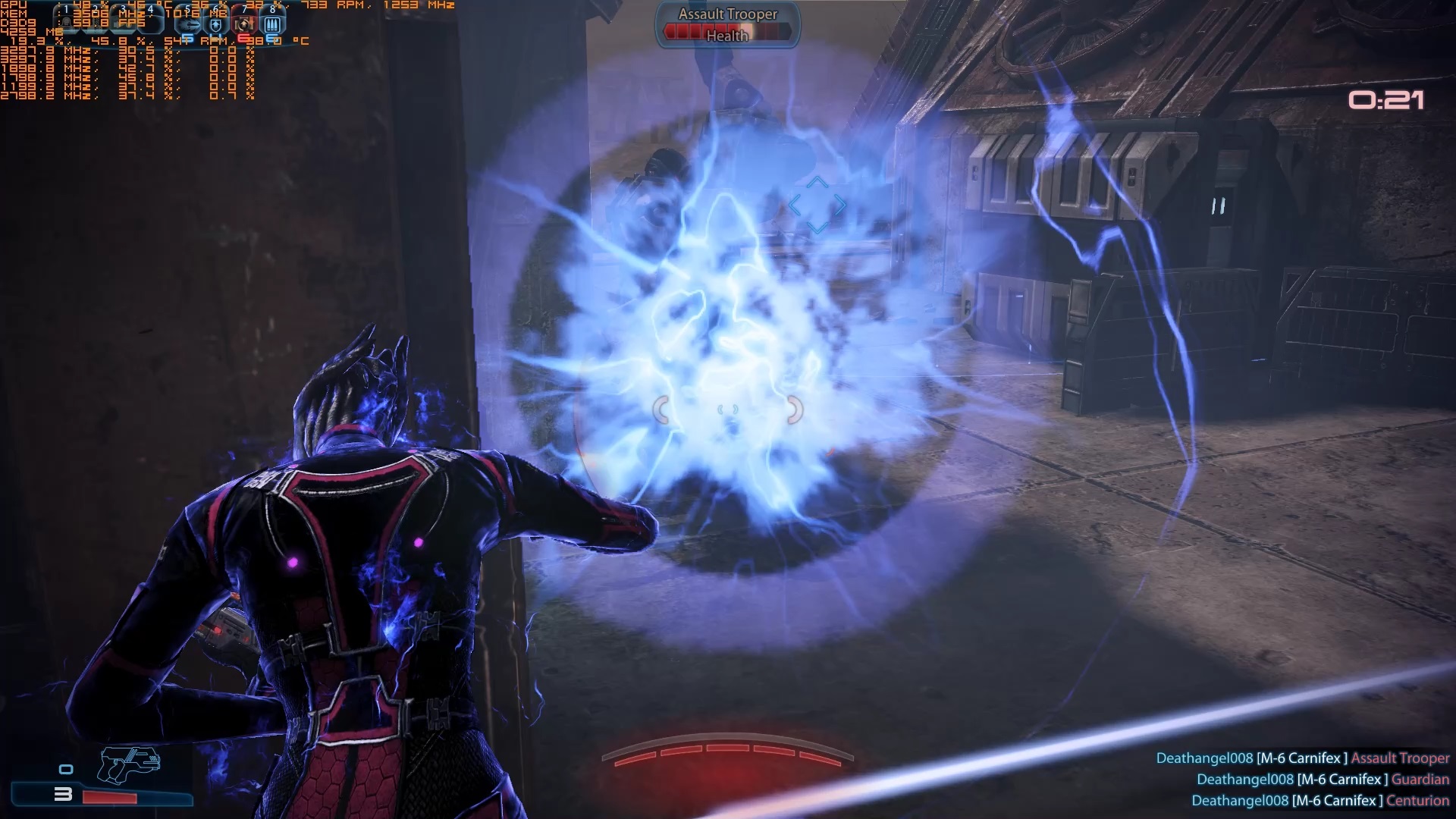Trigger the power in hotbar slot 3
Viewport: 1456px width, 819px height.
click(124, 22)
